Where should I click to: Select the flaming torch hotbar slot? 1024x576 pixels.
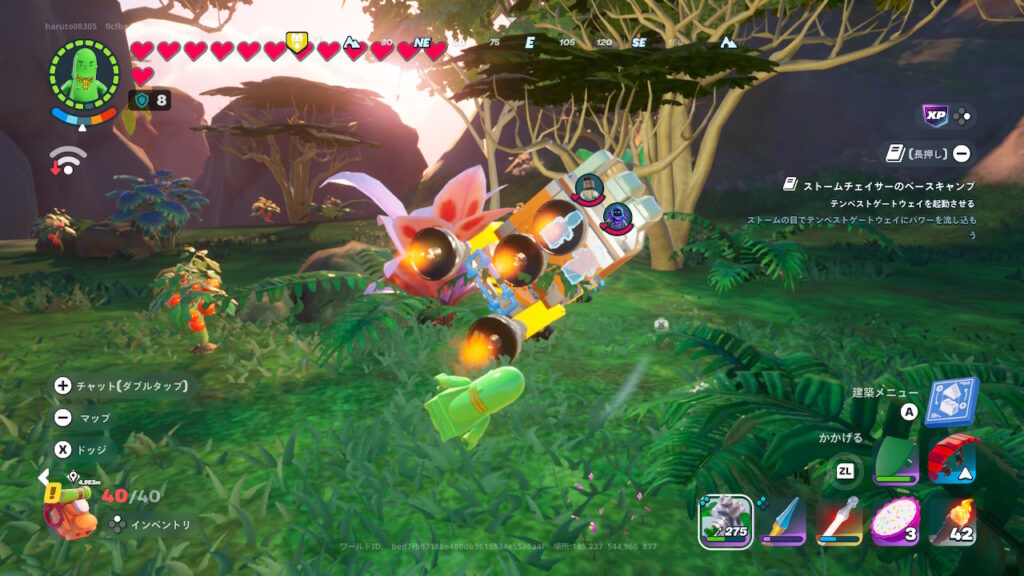[951, 521]
